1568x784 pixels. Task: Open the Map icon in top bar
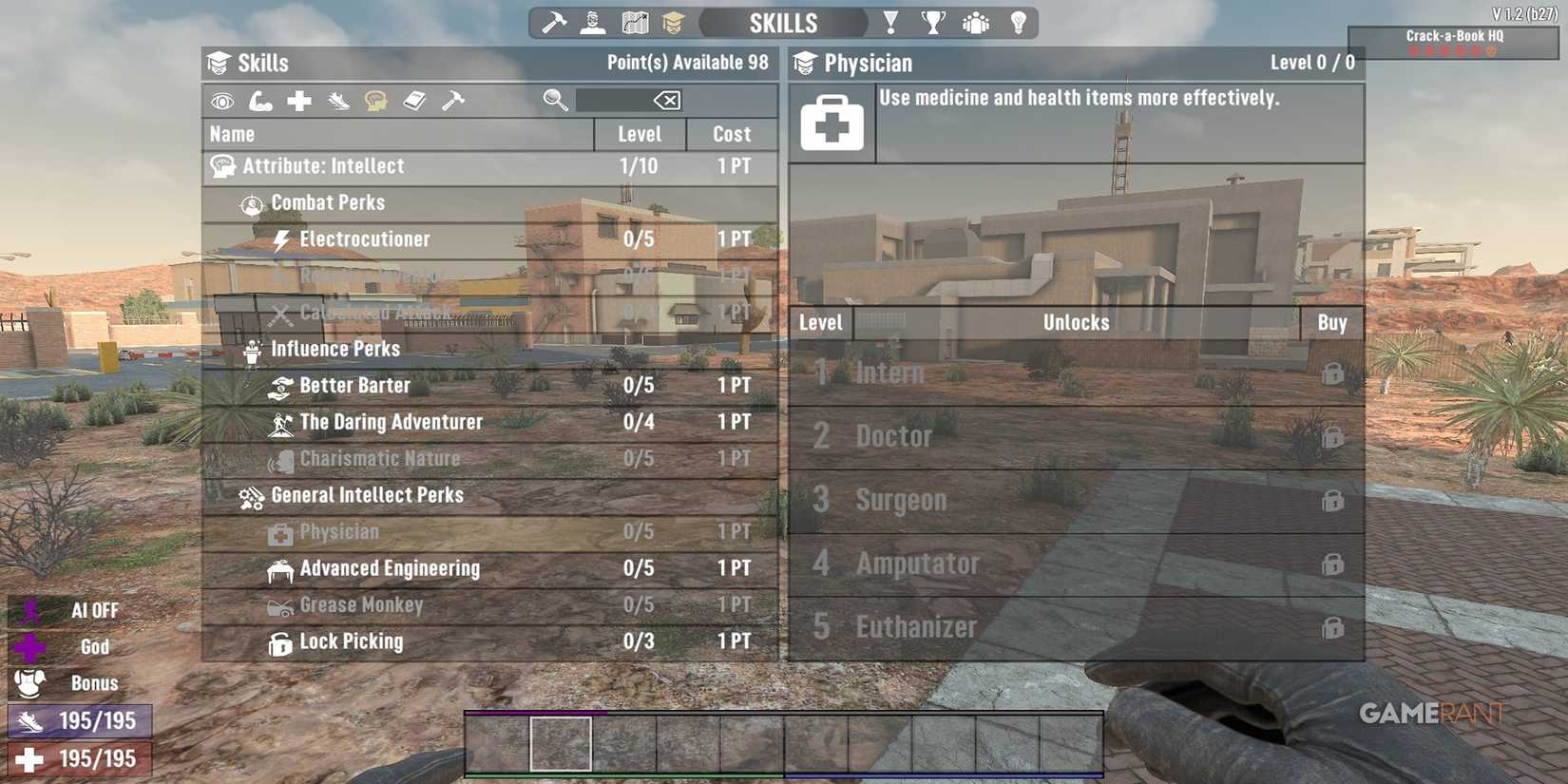(634, 21)
